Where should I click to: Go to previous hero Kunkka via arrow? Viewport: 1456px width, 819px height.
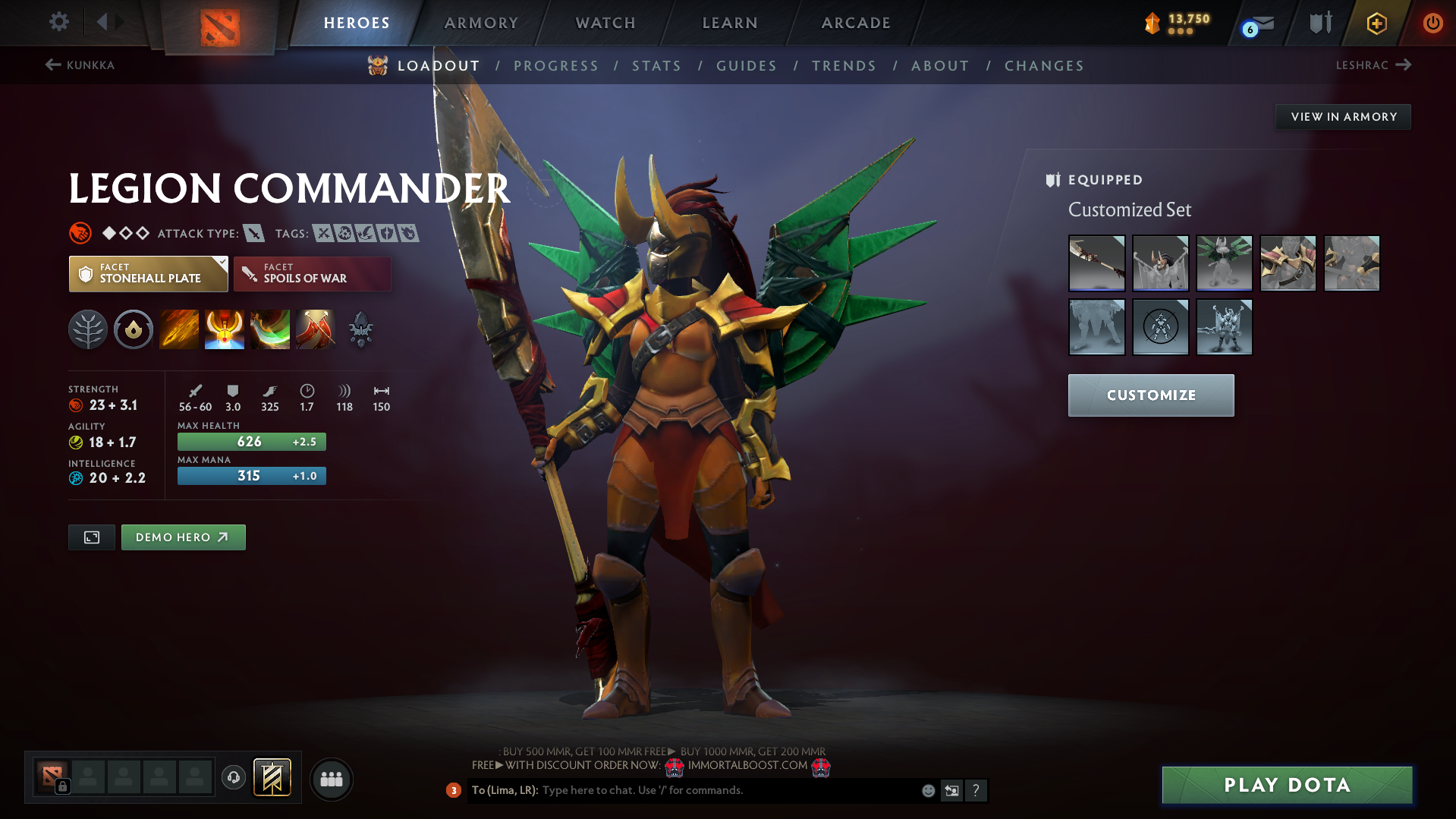pyautogui.click(x=52, y=65)
